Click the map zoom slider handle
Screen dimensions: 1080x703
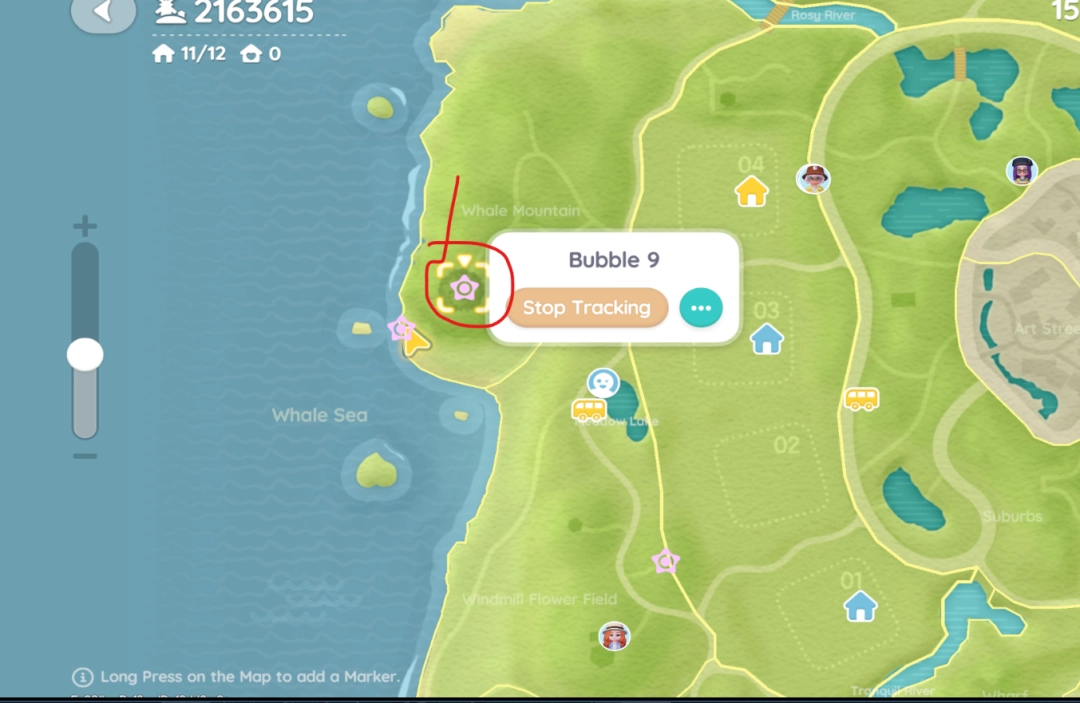[85, 354]
